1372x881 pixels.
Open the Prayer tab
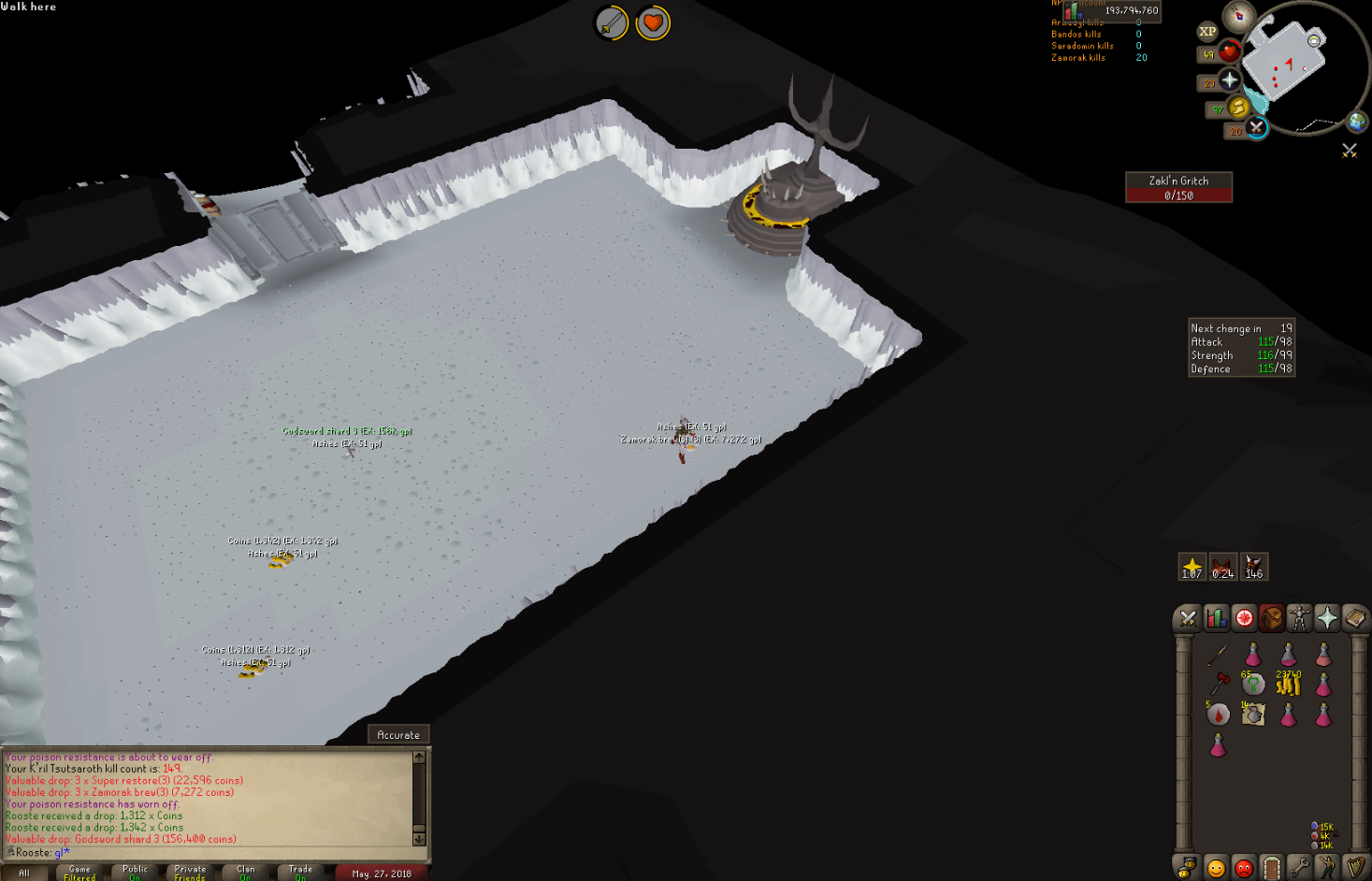click(x=1326, y=618)
